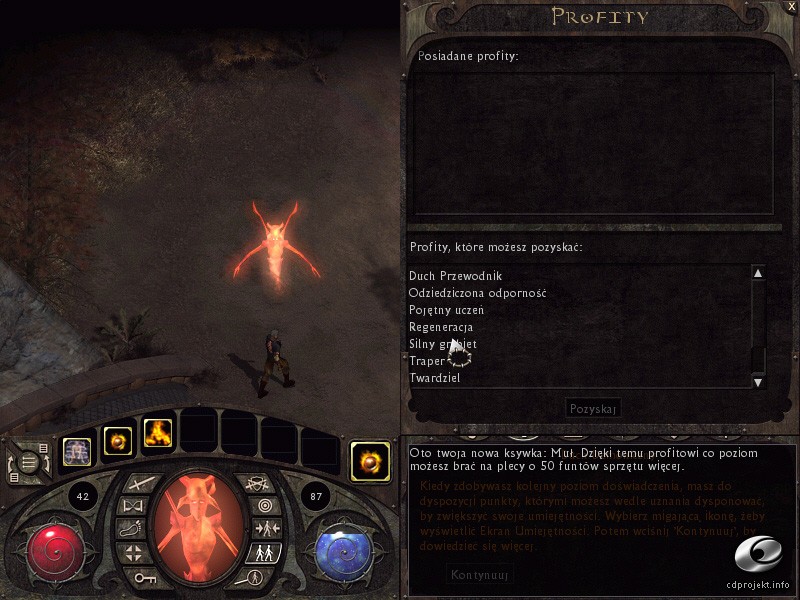Click the Pozyskaj button
The image size is (800, 600).
tap(594, 408)
